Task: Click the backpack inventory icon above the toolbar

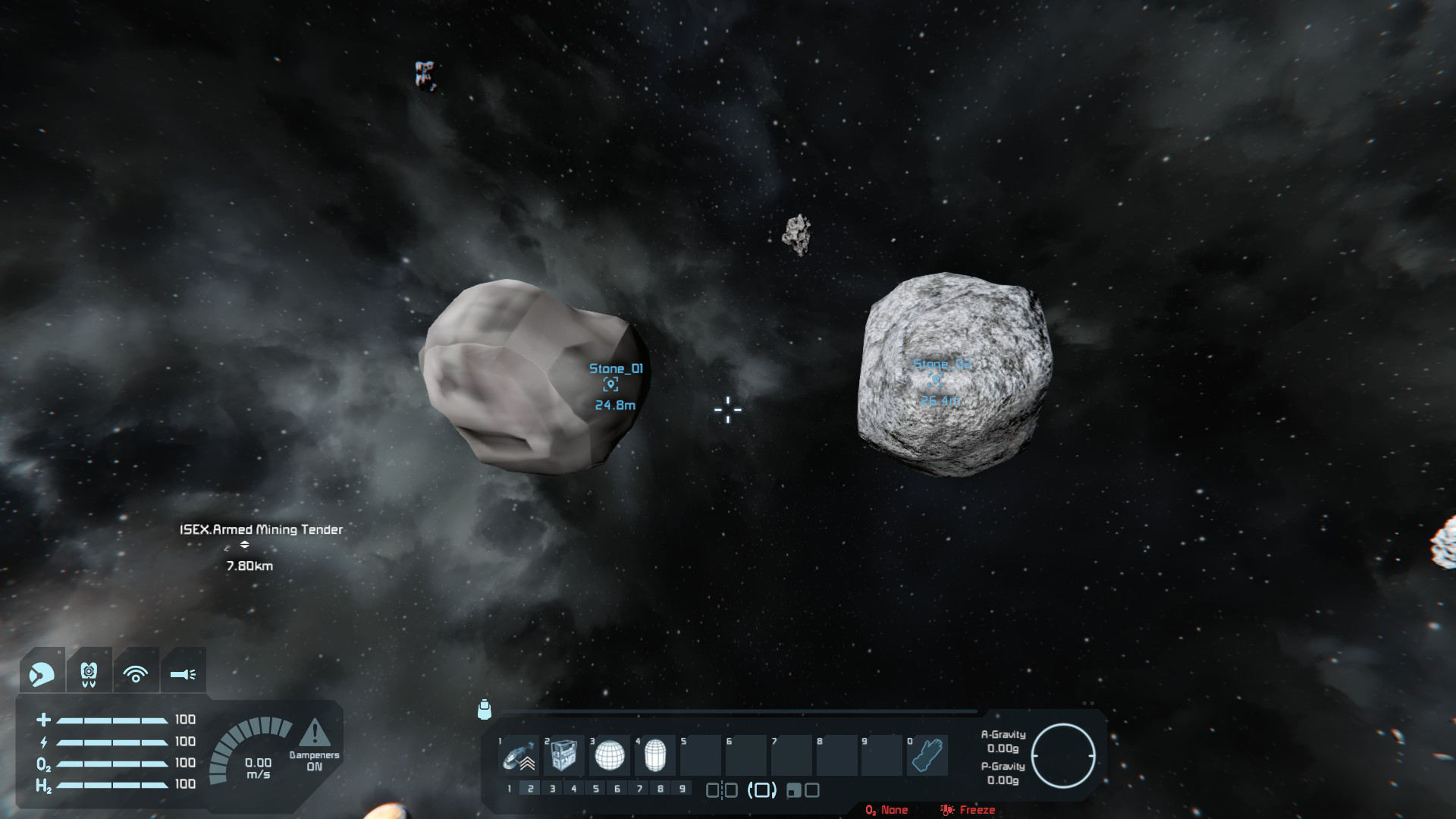Action: pos(485,710)
